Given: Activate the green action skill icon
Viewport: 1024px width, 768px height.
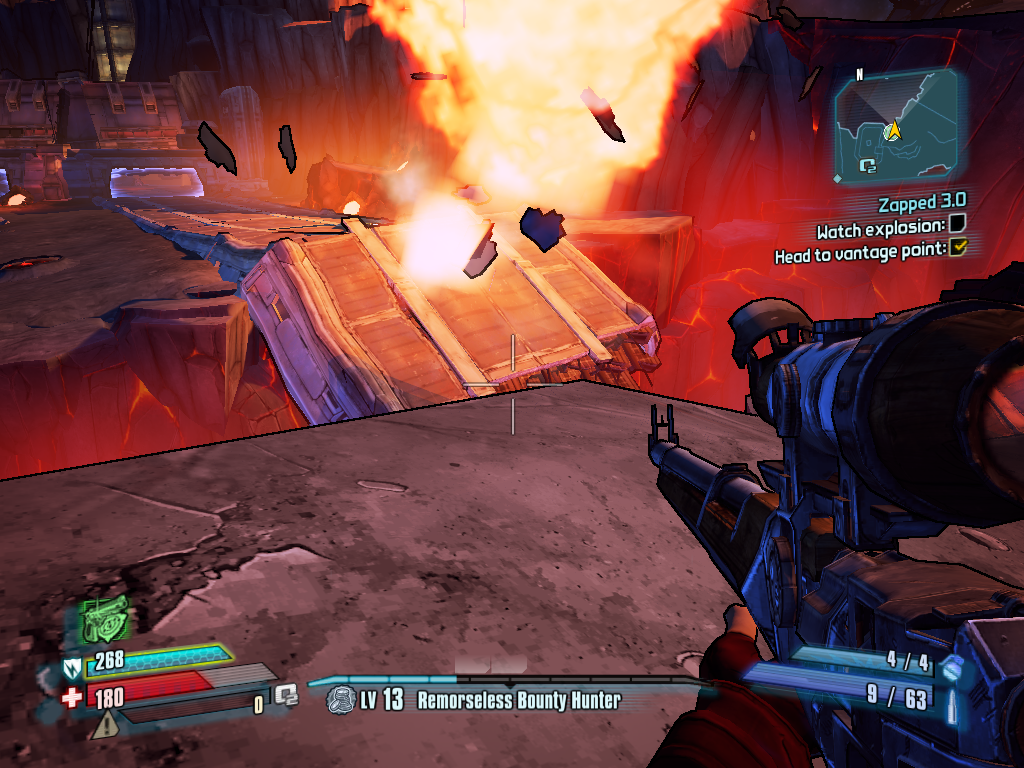Looking at the screenshot, I should (106, 618).
